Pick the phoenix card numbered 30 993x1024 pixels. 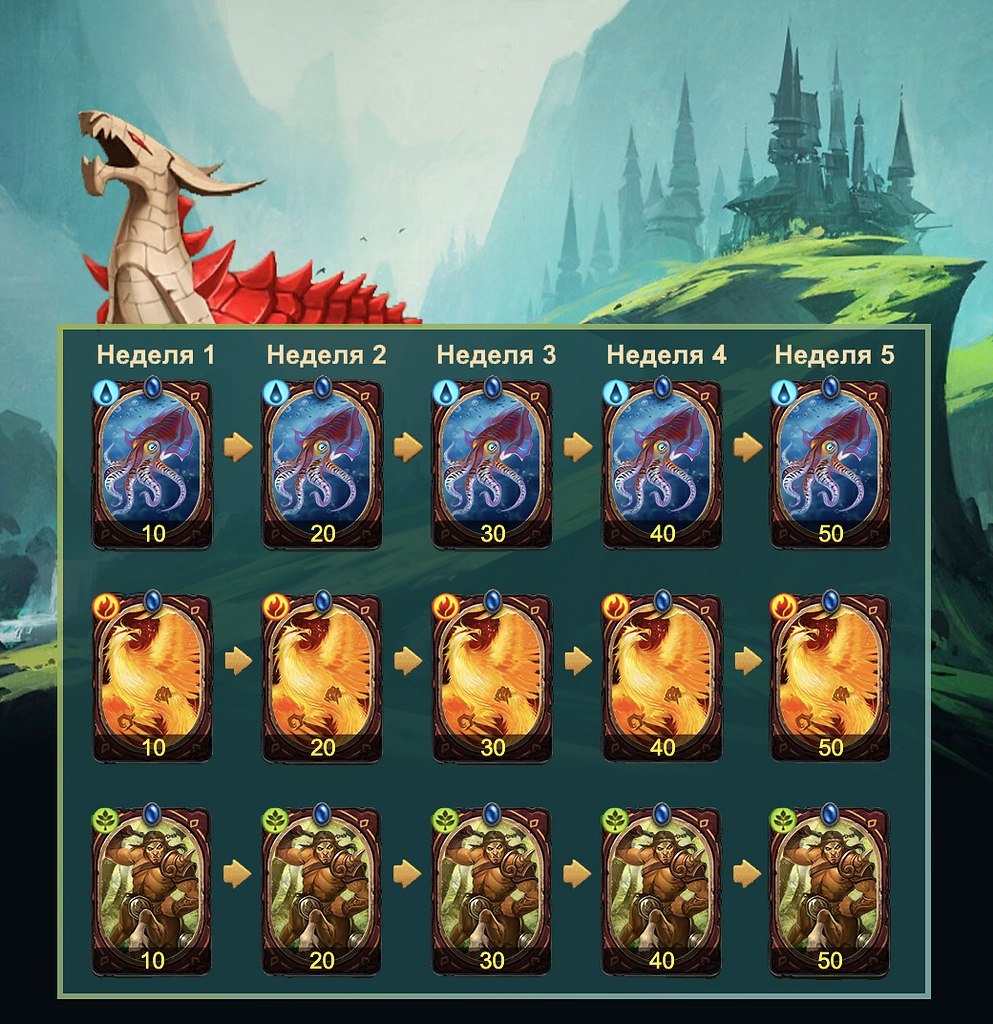pos(492,678)
